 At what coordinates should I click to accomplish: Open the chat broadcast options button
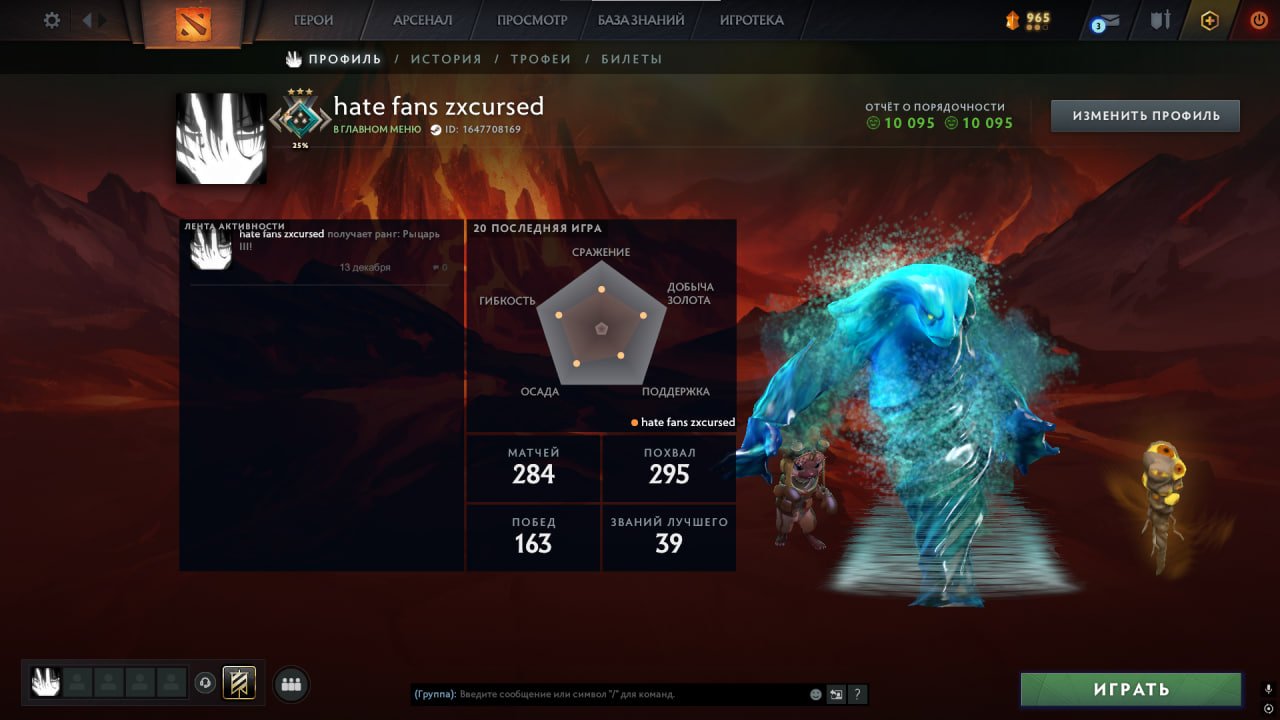[836, 694]
